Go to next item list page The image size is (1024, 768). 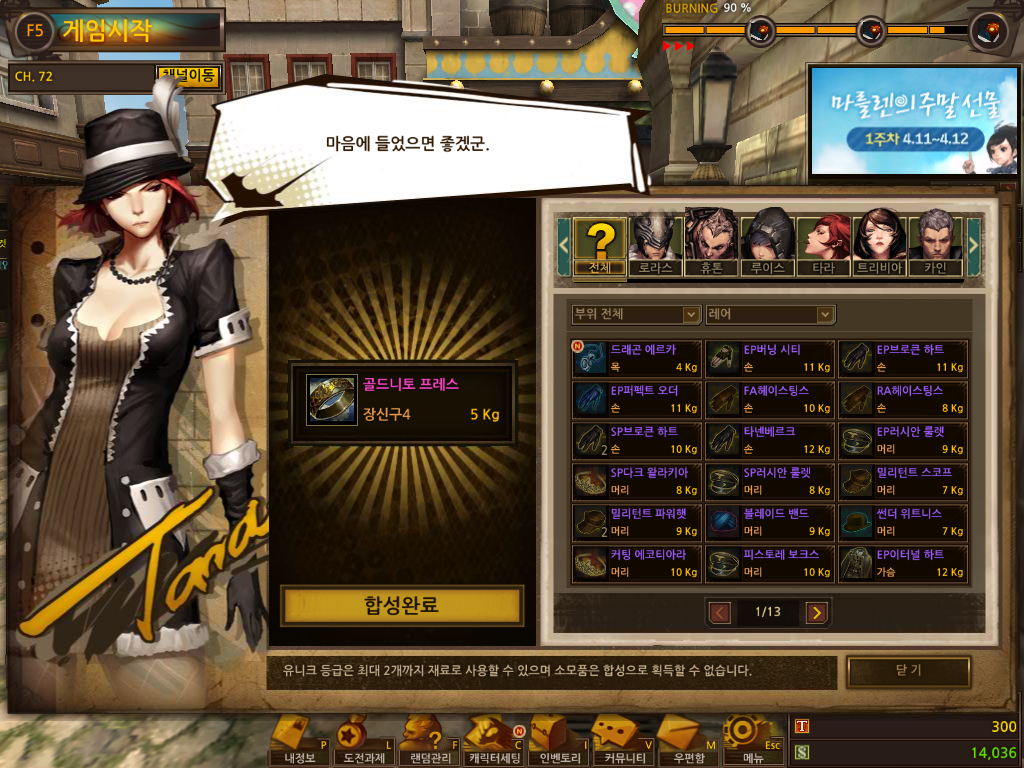pos(817,612)
